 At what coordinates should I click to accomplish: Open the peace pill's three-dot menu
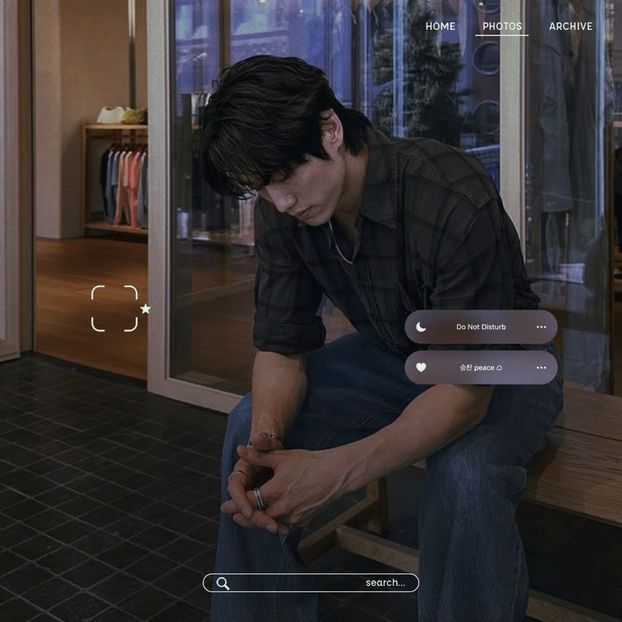tap(541, 367)
